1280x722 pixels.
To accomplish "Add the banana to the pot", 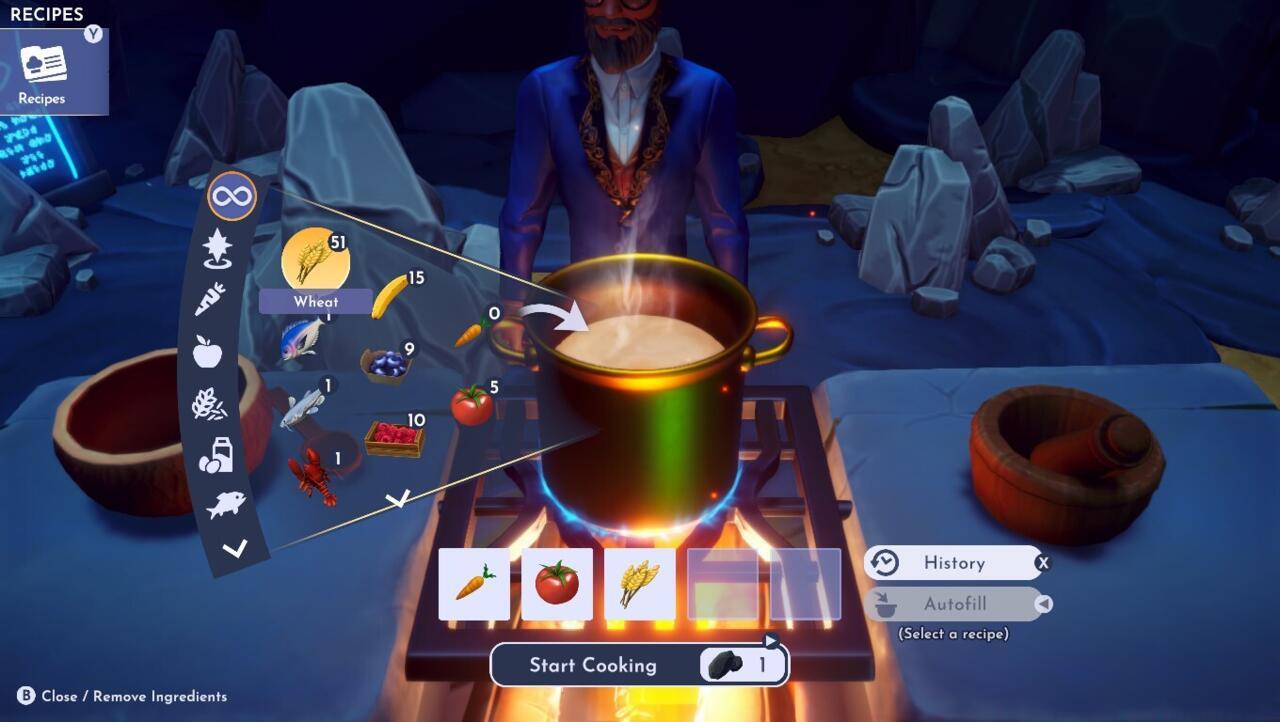I will pos(389,297).
